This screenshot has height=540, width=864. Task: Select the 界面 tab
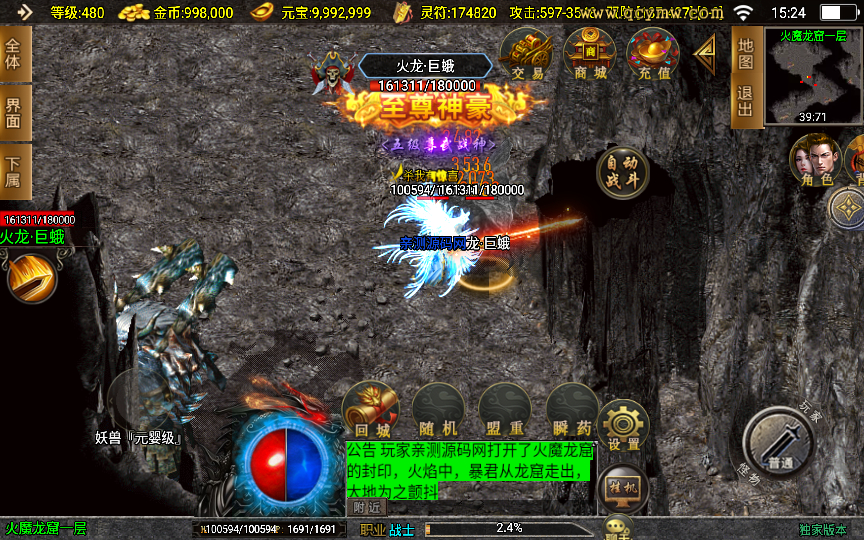pos(14,112)
